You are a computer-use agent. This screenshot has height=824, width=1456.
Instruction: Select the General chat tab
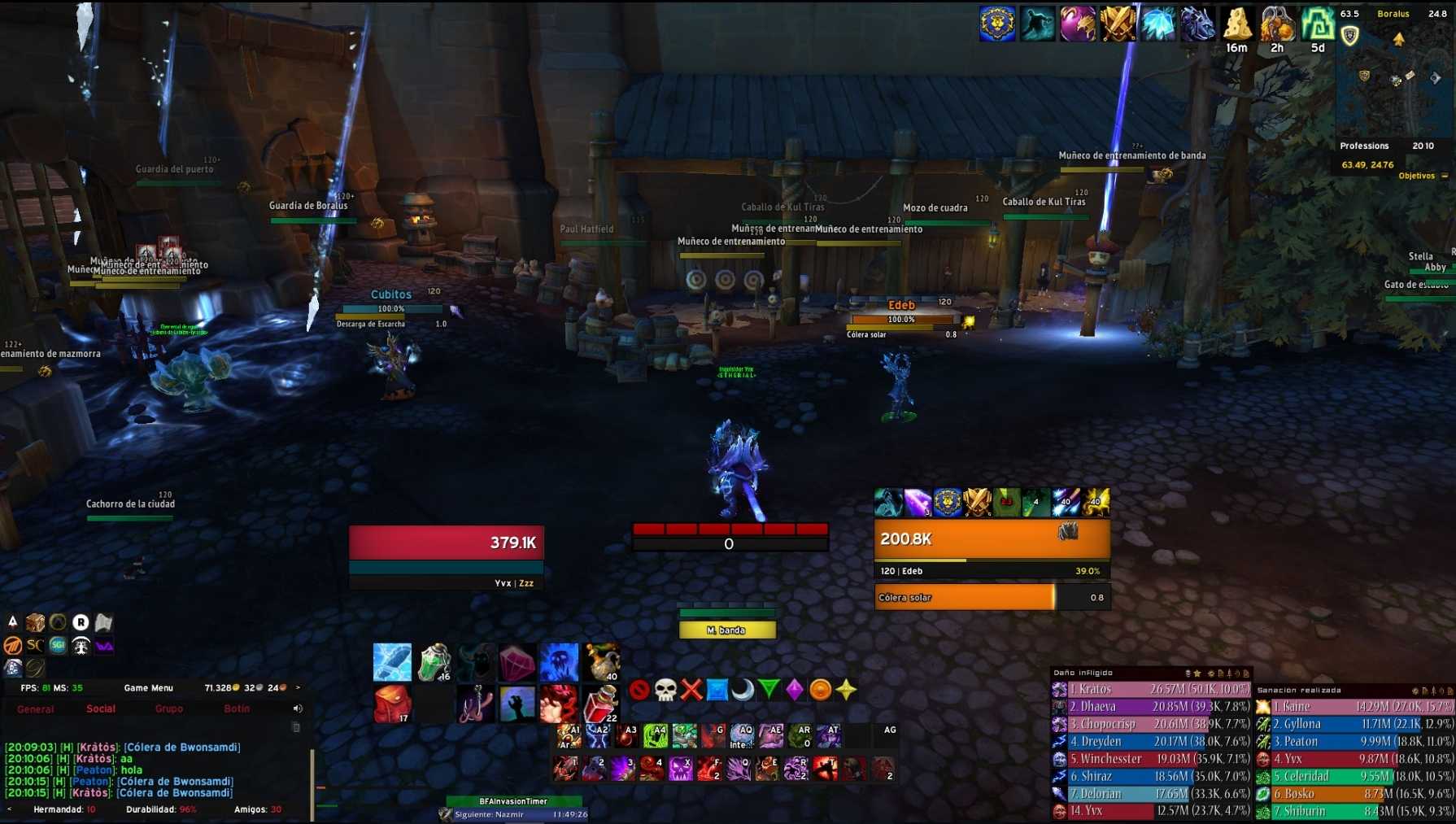[x=36, y=709]
